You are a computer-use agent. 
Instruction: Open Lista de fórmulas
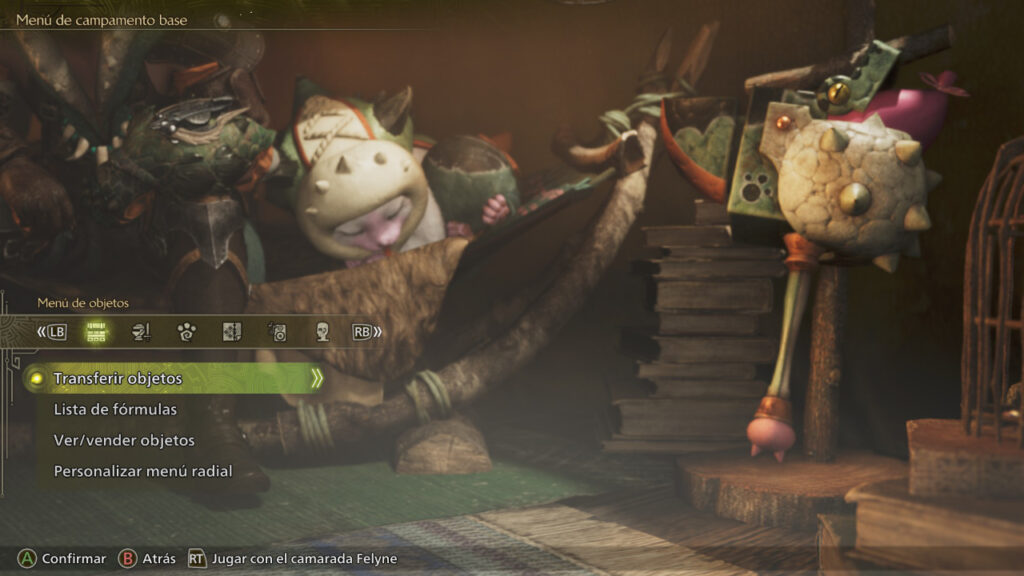pyautogui.click(x=115, y=410)
